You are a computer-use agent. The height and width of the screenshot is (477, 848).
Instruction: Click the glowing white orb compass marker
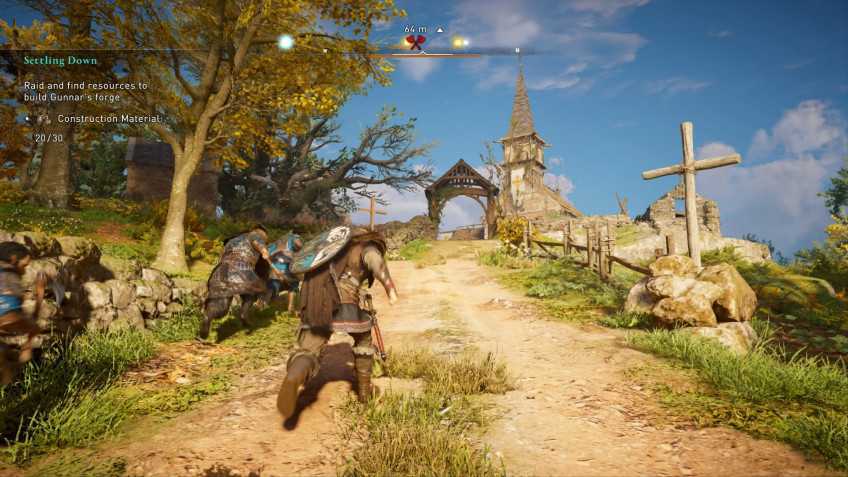286,42
